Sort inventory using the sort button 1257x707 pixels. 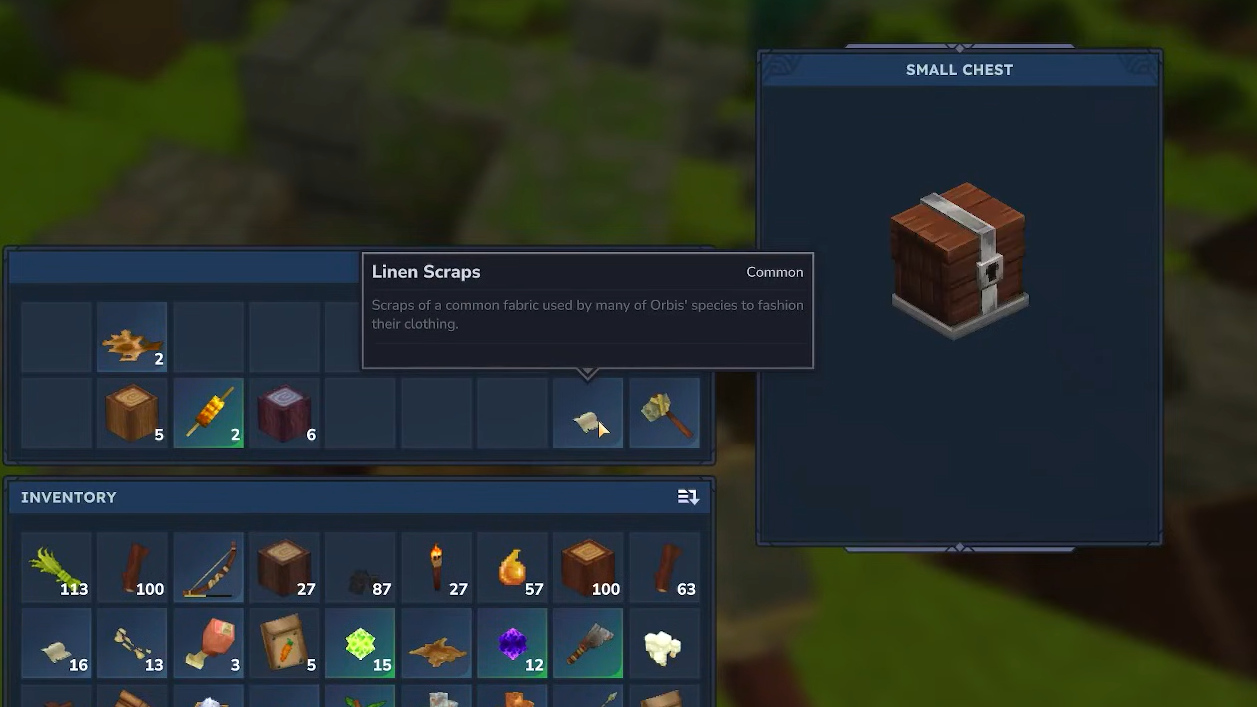[x=688, y=497]
